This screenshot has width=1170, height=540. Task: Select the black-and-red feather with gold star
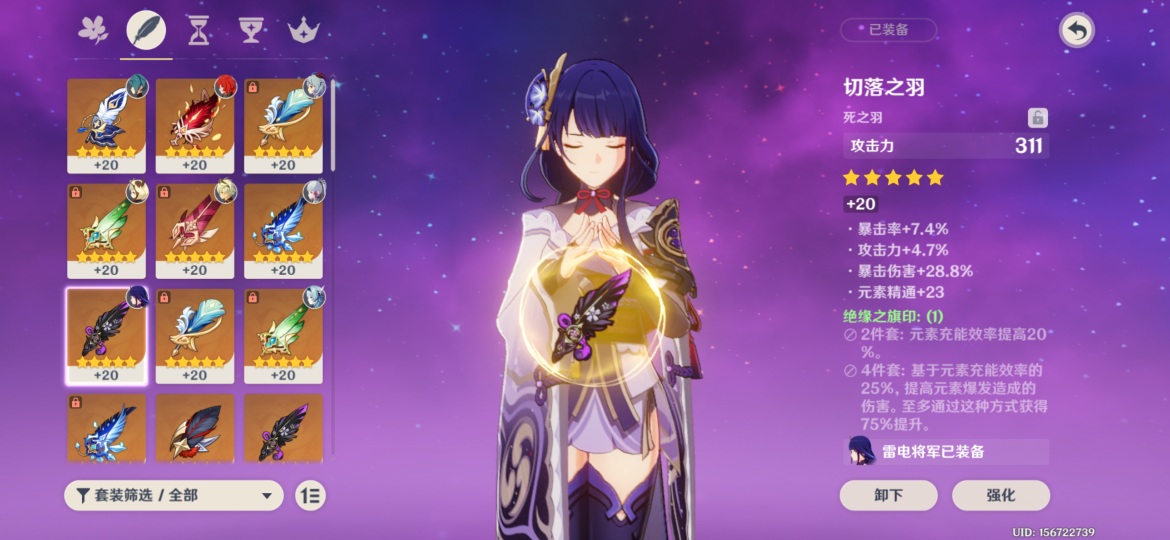(x=194, y=430)
